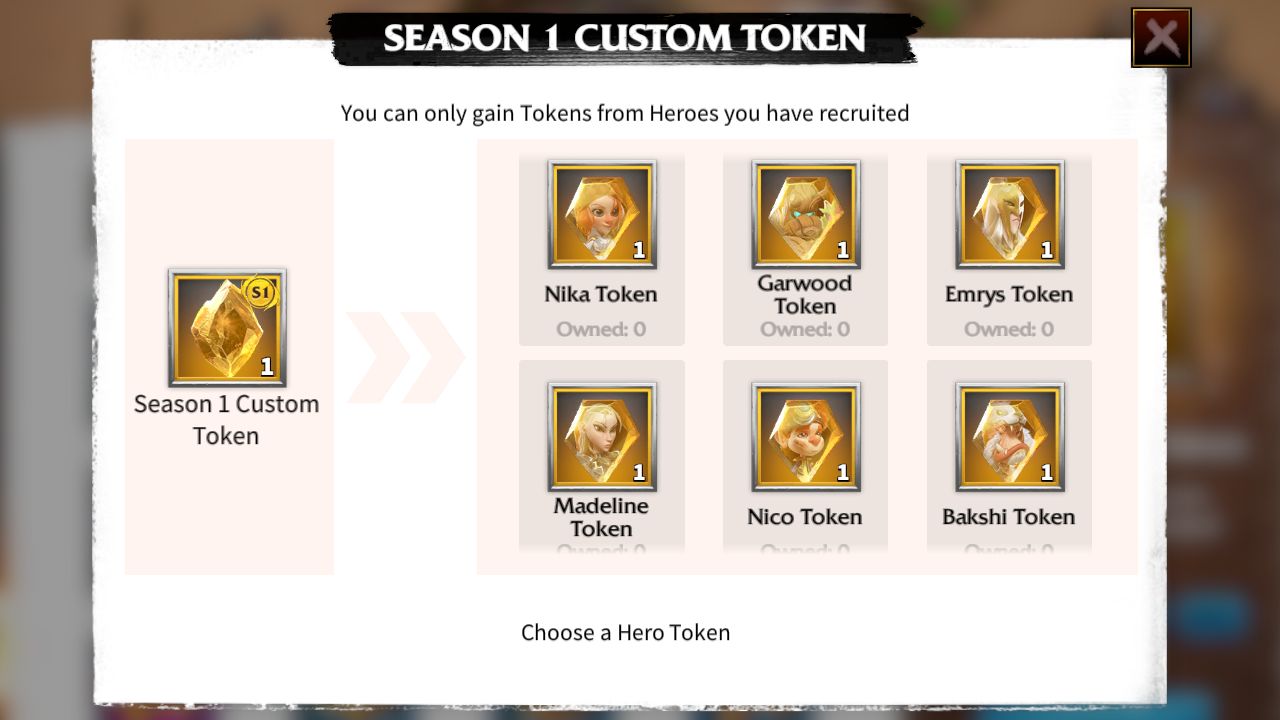Click the Owned: 0 count under Garwood Token
Image resolution: width=1280 pixels, height=720 pixels.
805,329
